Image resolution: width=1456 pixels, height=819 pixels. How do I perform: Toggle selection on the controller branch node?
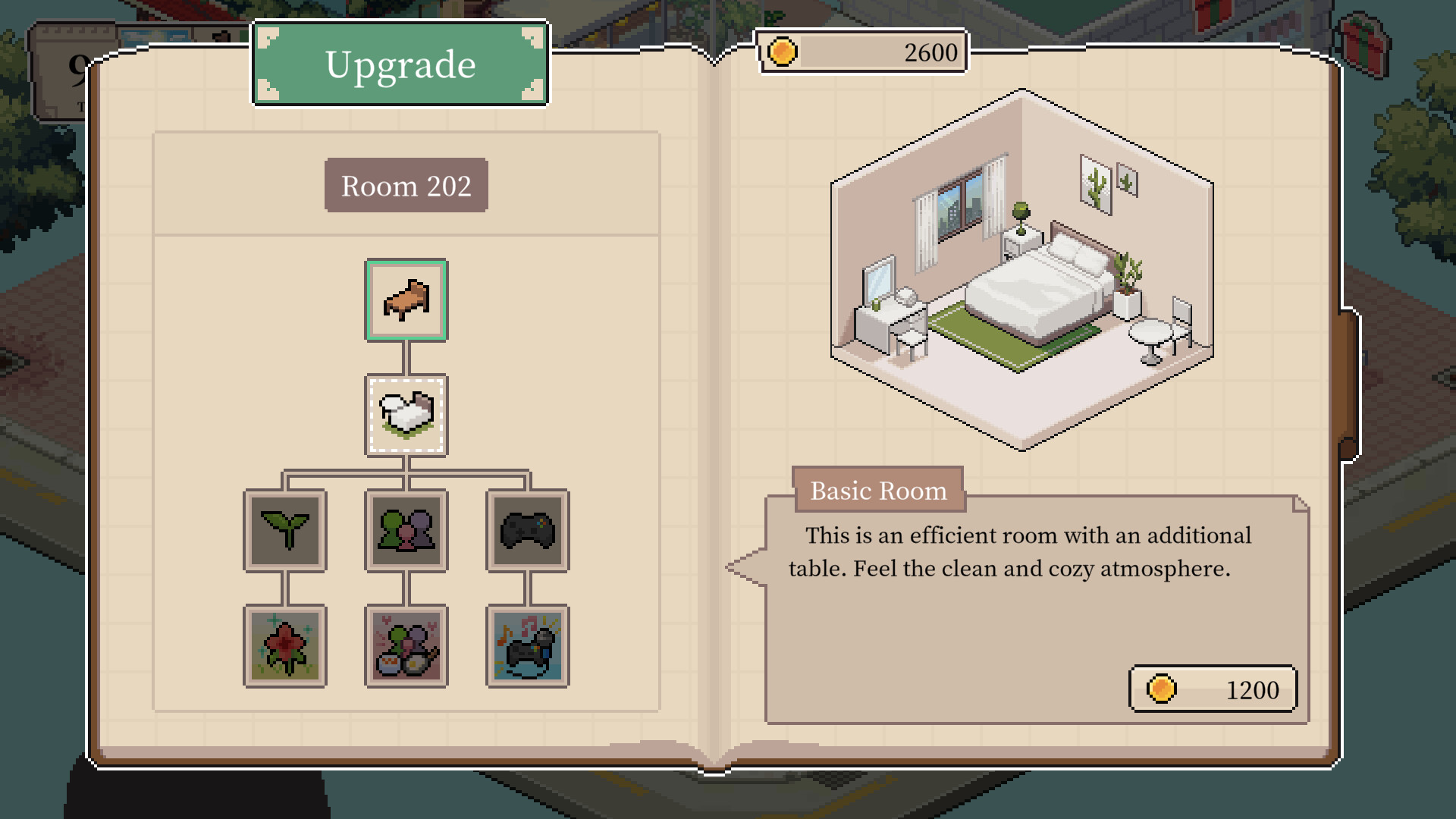[x=529, y=529]
